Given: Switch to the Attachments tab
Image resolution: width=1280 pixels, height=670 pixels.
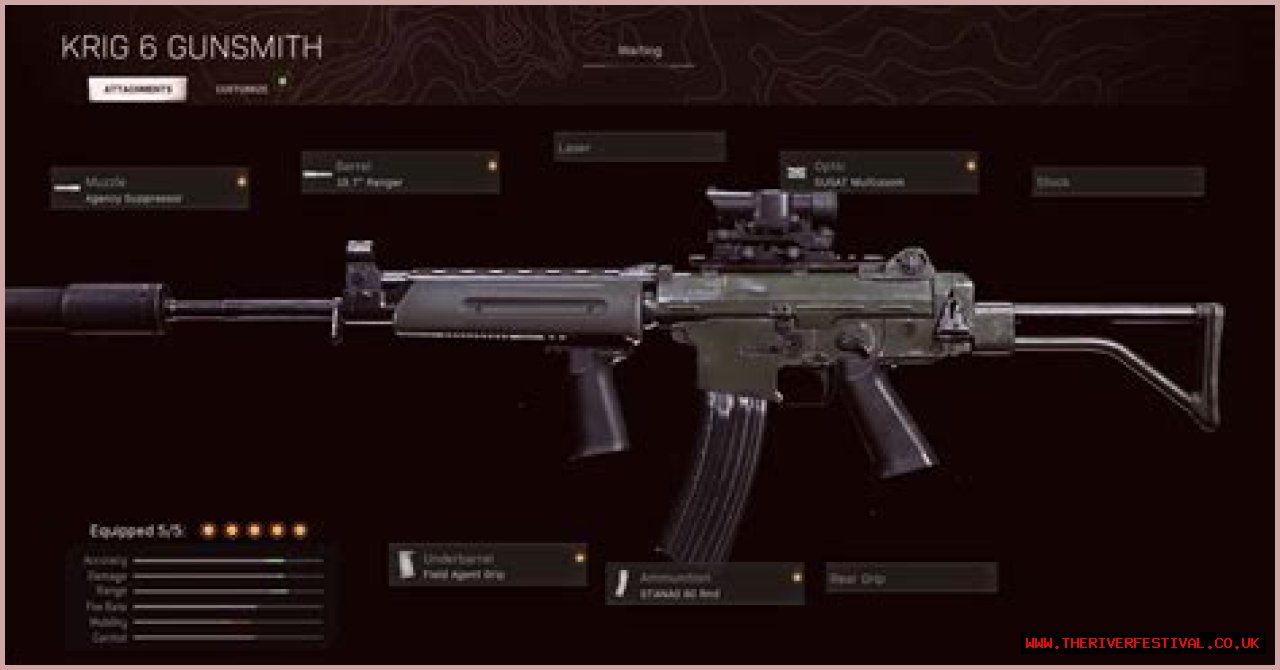Looking at the screenshot, I should click(x=138, y=89).
